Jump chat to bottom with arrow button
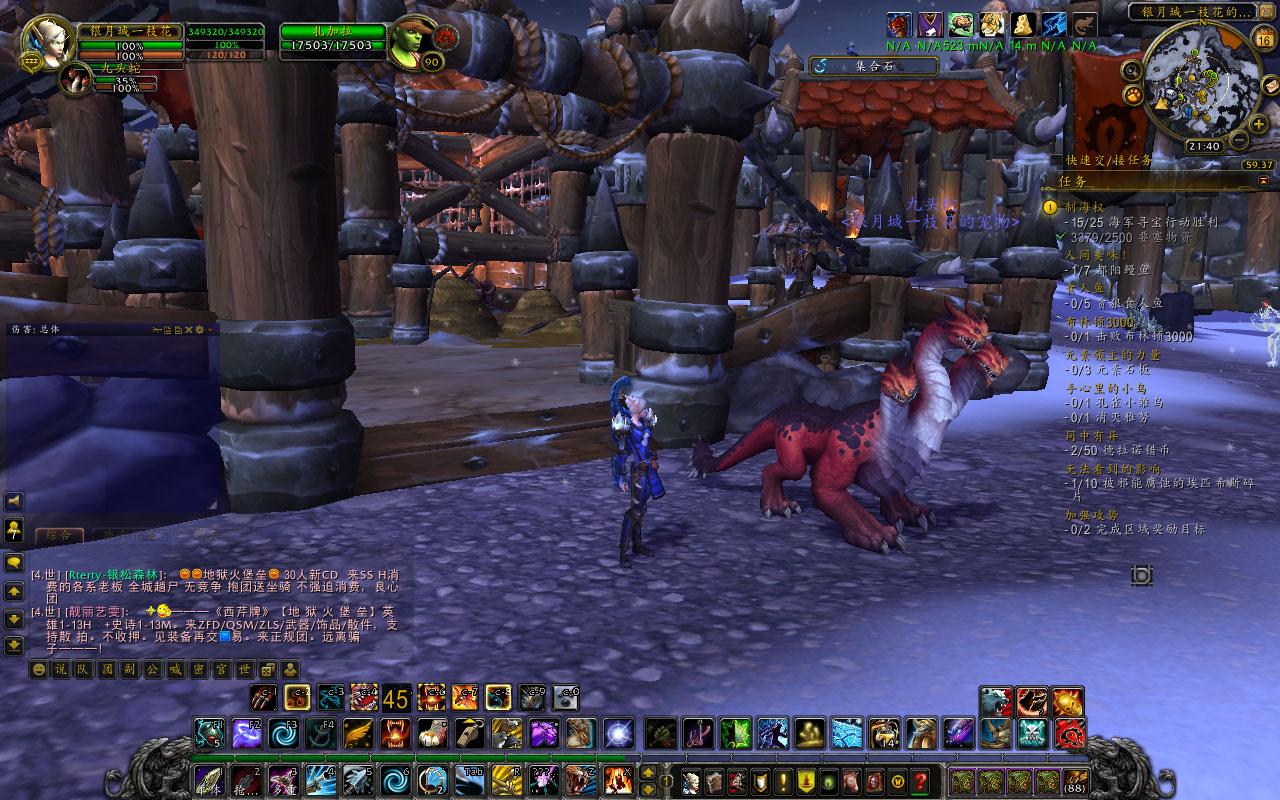 [x=15, y=645]
